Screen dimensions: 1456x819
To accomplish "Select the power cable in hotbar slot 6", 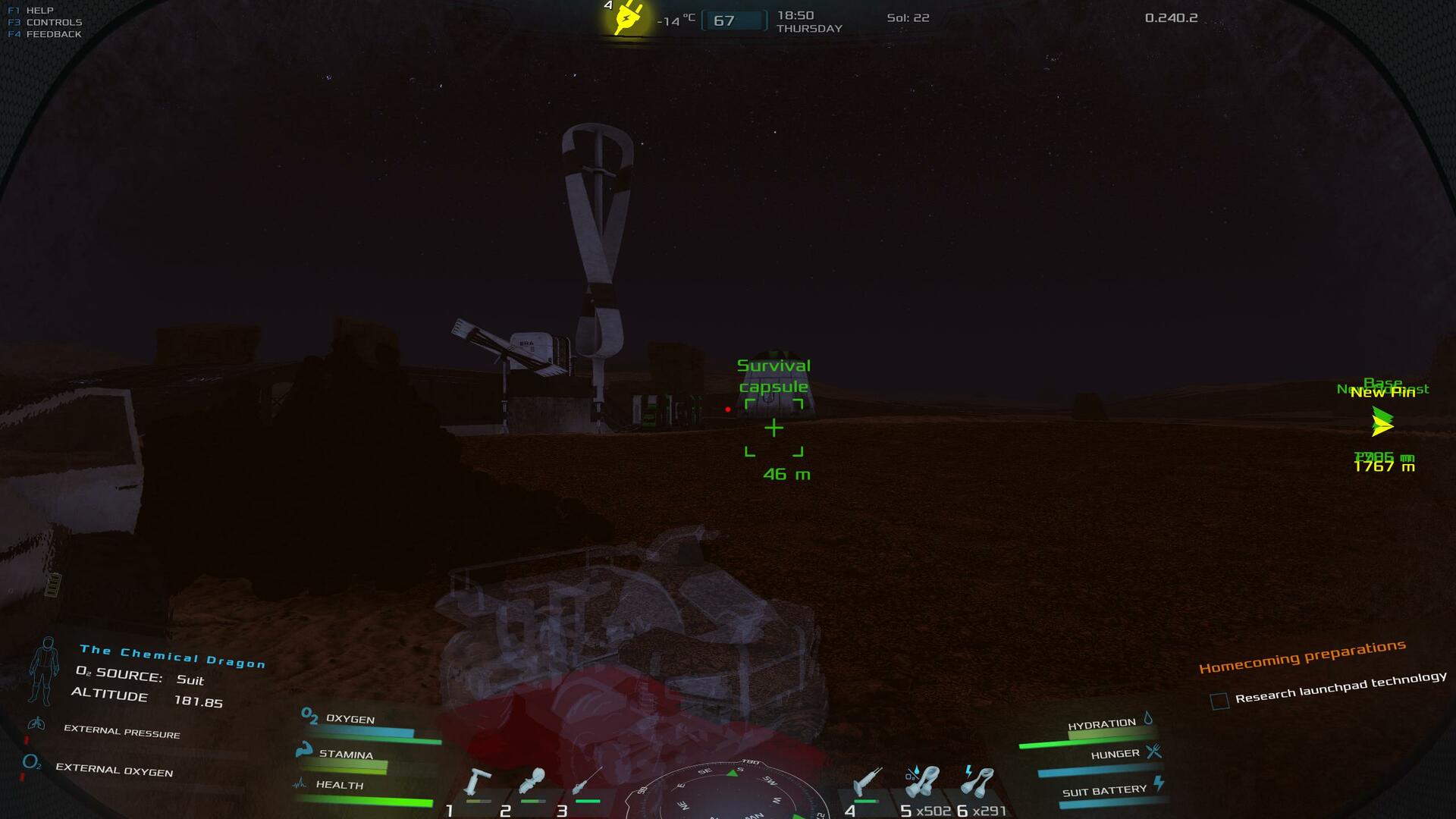I will click(977, 782).
